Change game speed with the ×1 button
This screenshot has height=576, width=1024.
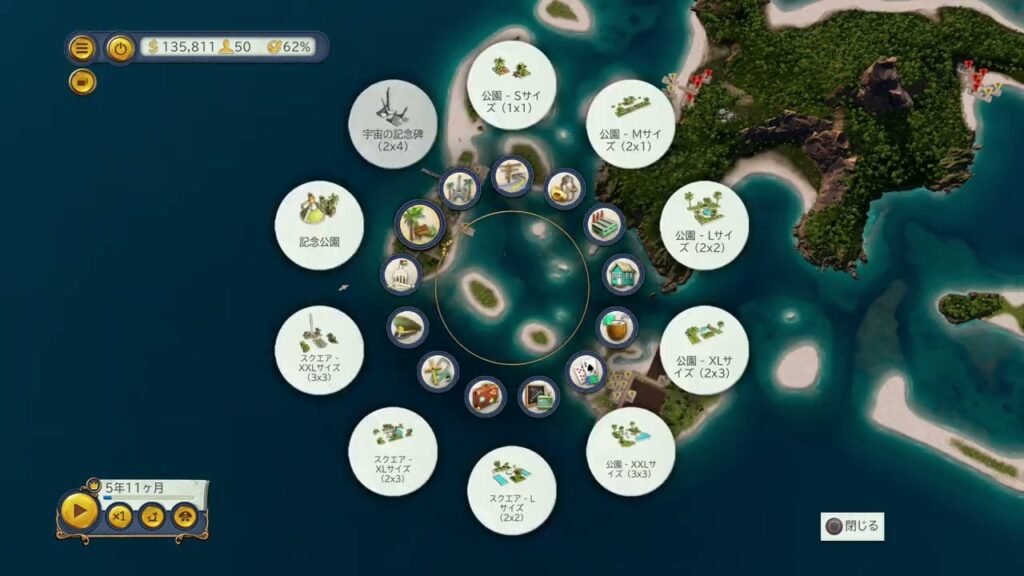pos(119,517)
